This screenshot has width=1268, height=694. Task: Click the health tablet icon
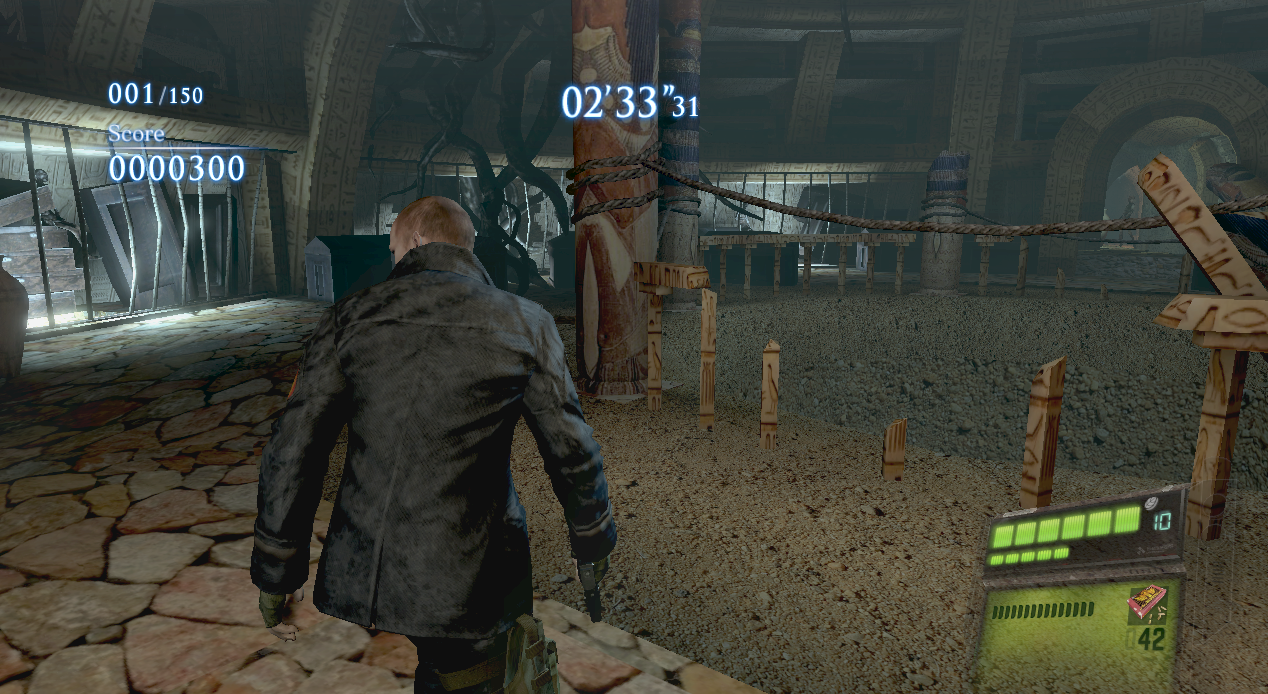pos(1149,502)
